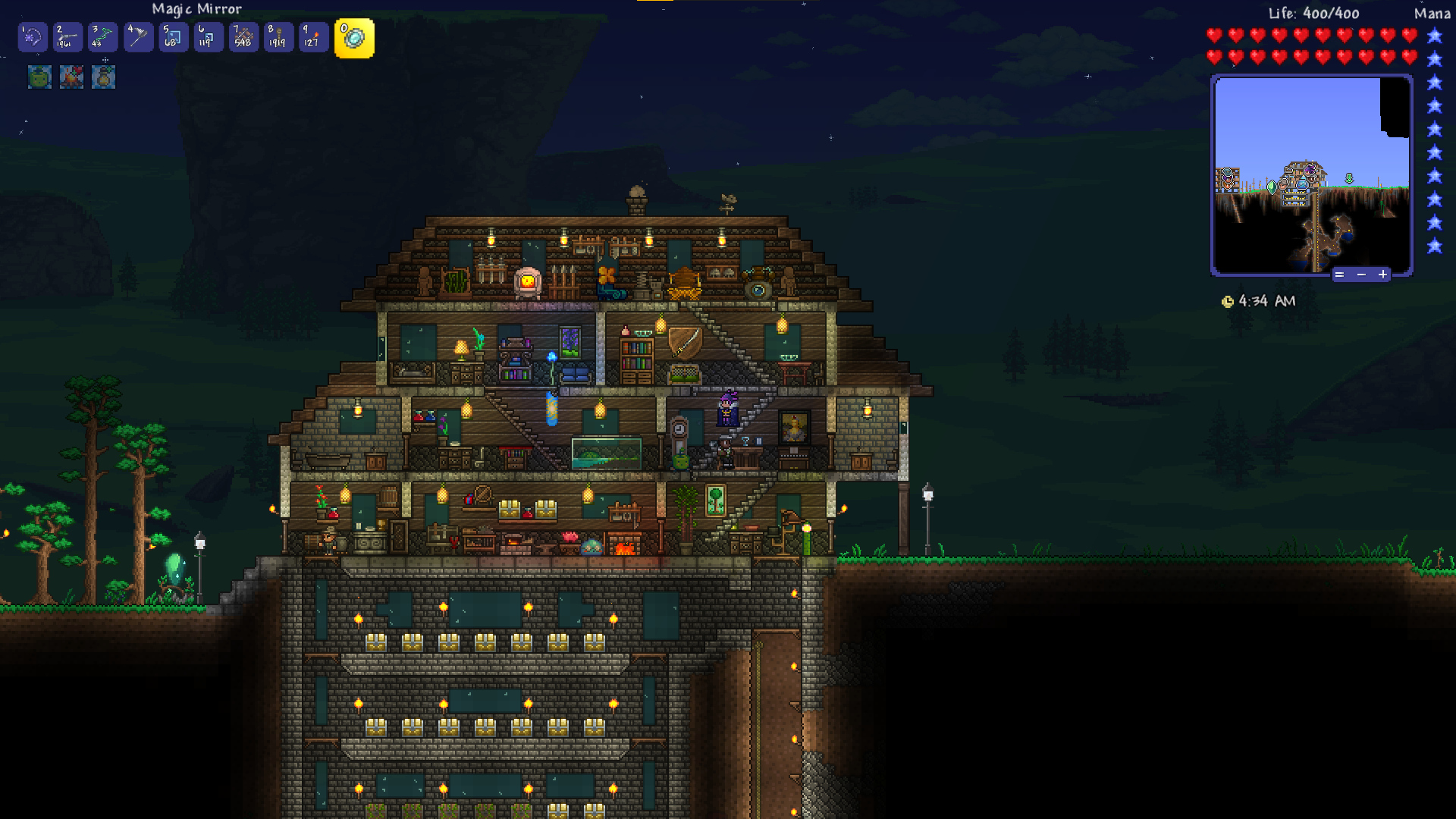Select the highlighted Magic Mirror slot
This screenshot has width=1456, height=819.
click(x=354, y=38)
